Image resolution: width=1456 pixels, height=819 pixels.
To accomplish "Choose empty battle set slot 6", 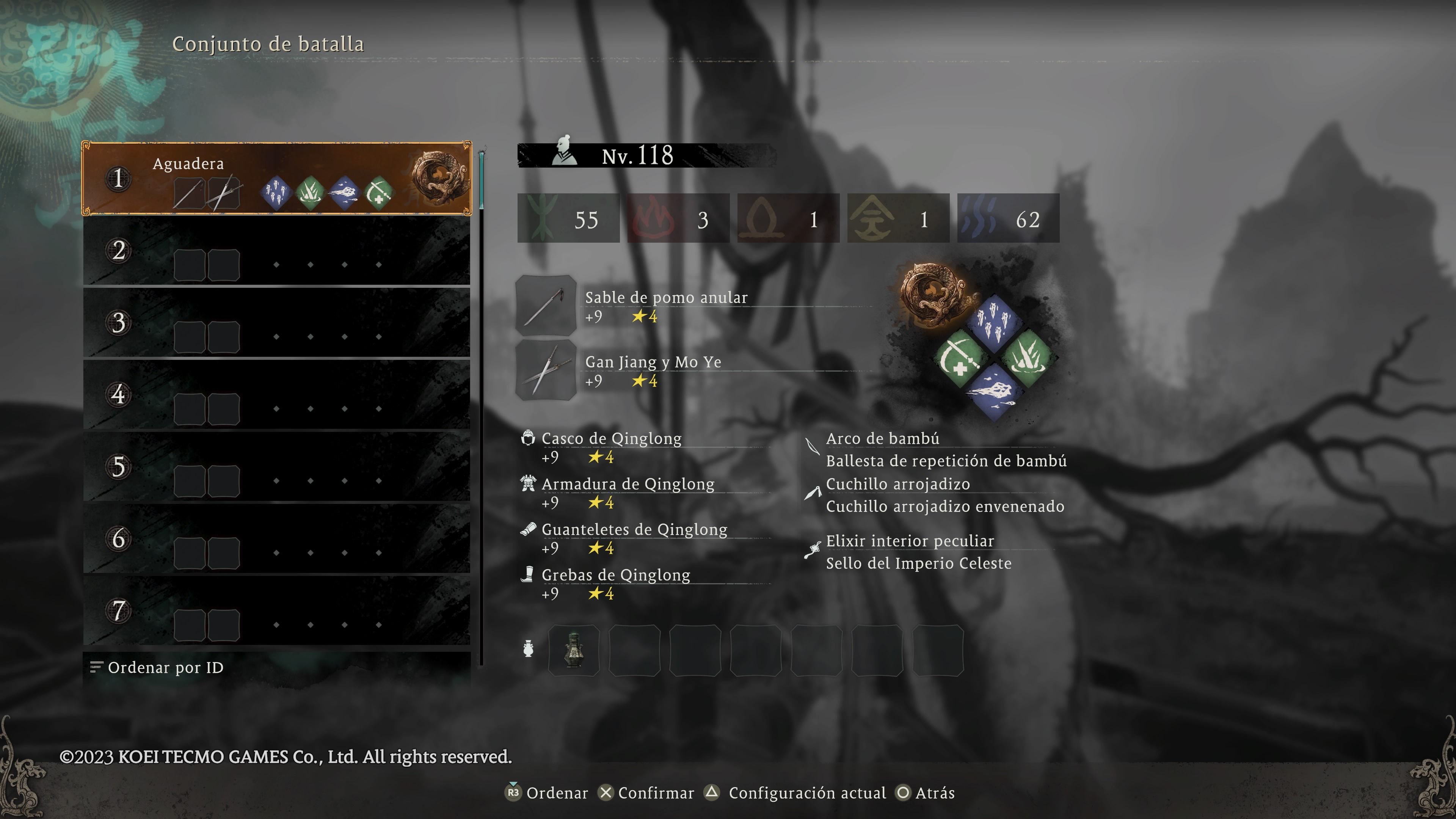I will click(x=276, y=539).
